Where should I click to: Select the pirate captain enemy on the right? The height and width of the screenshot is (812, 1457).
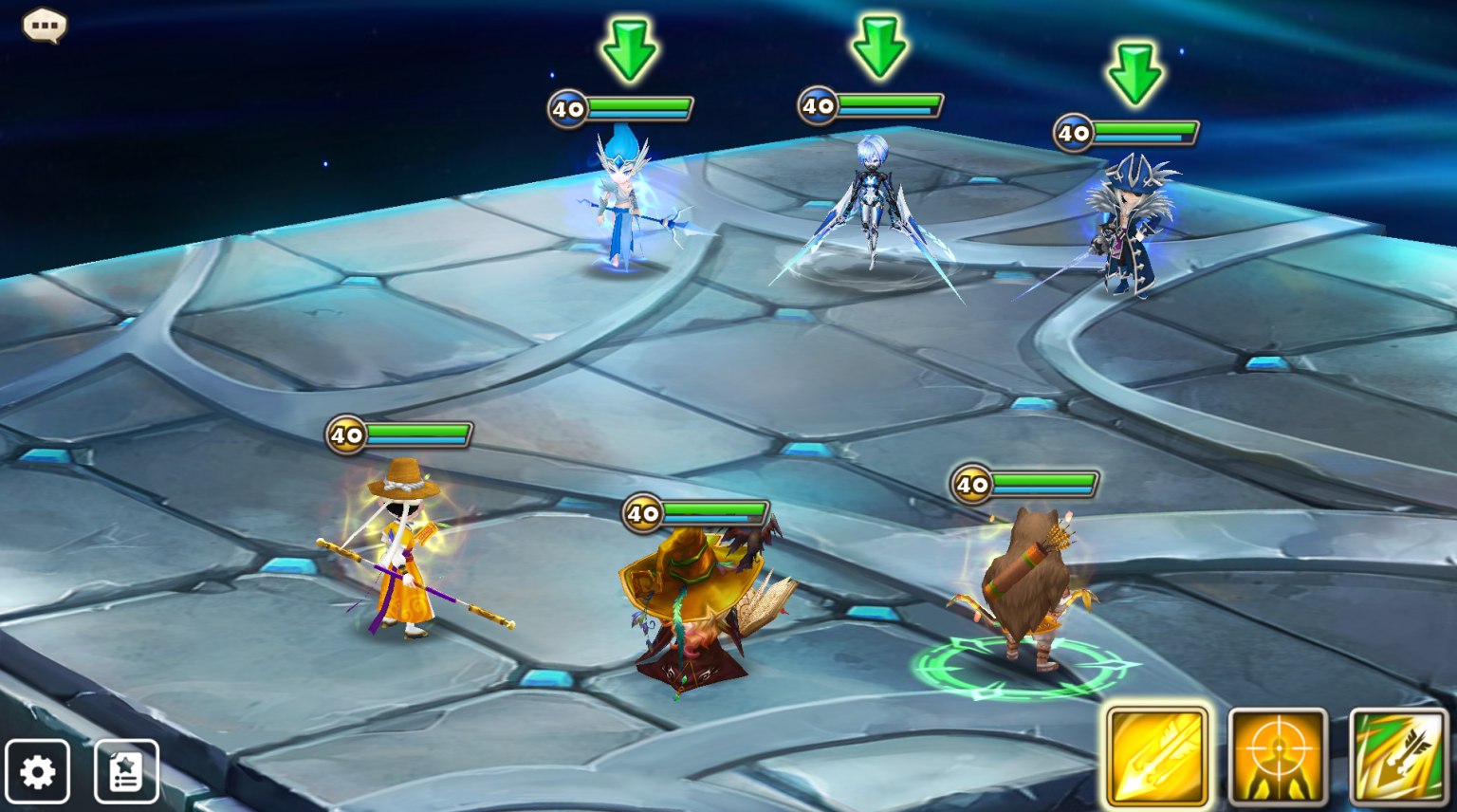[1129, 228]
